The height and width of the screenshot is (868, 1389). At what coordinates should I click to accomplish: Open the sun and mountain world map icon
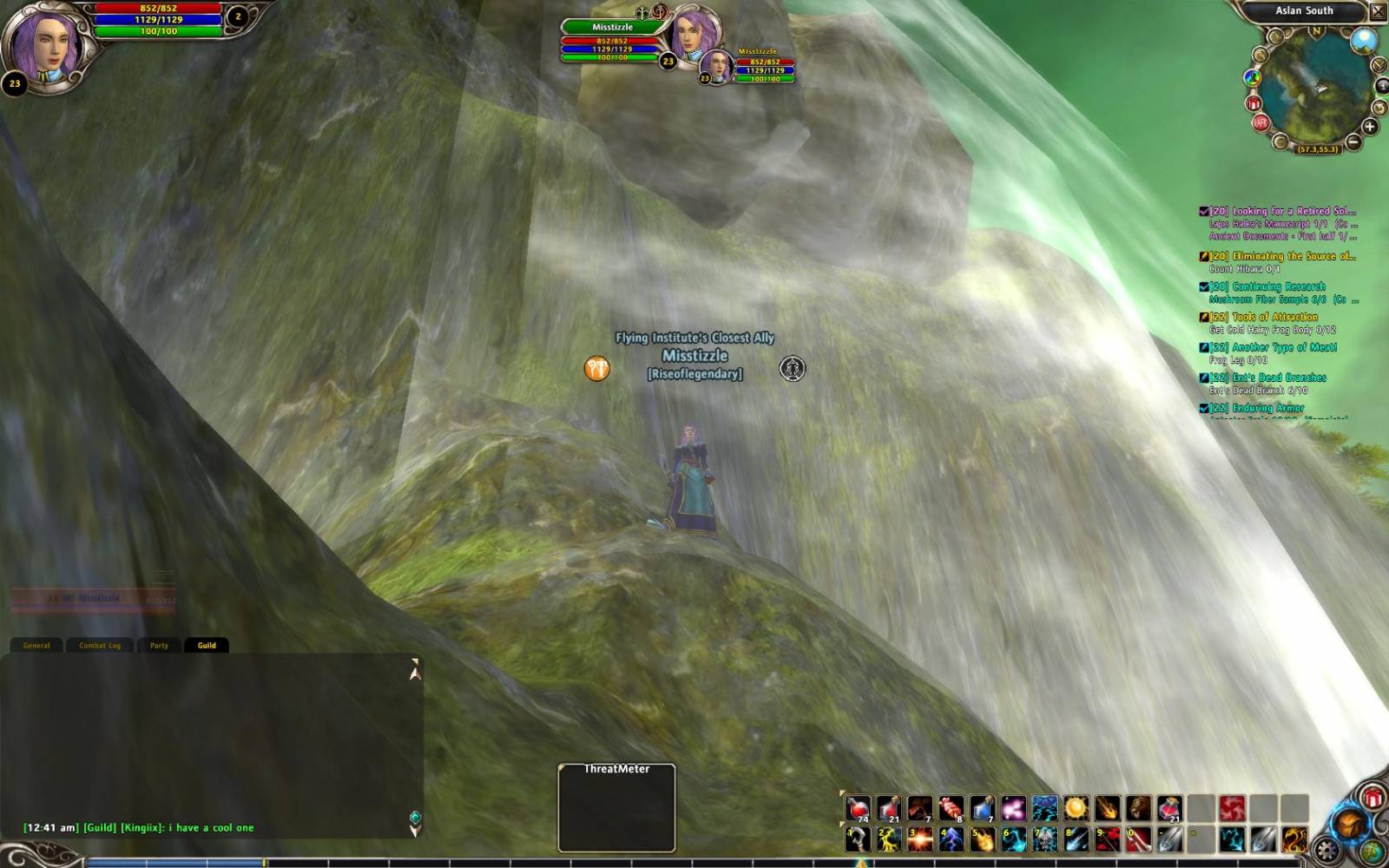(x=1363, y=39)
